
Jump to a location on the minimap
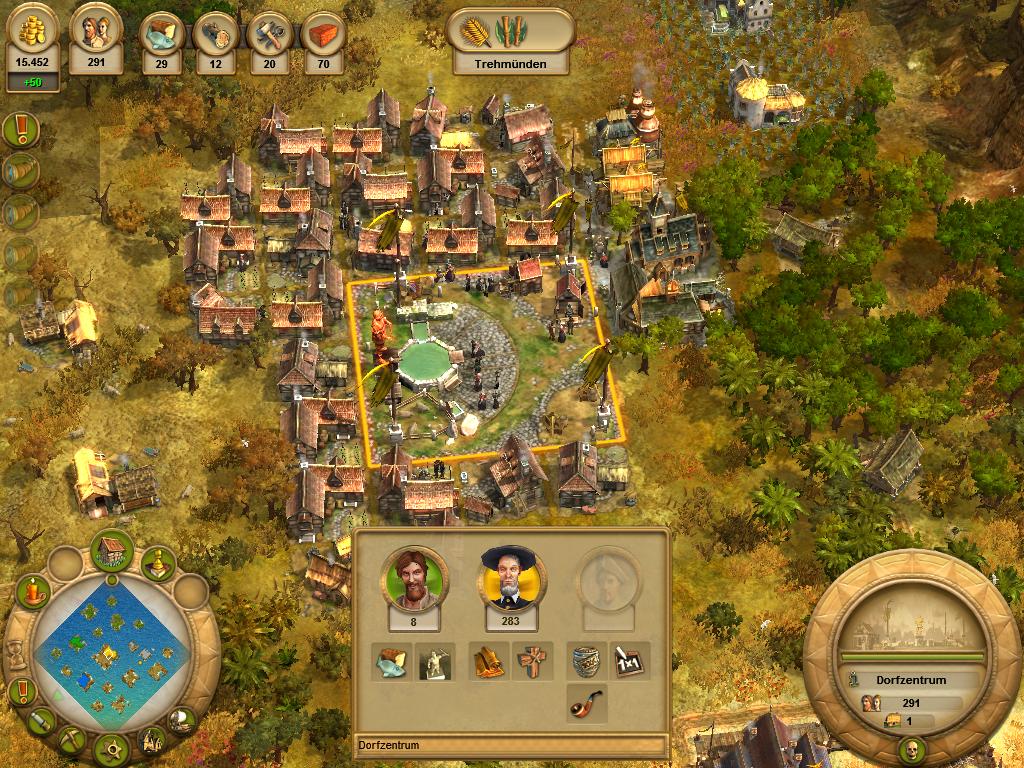[x=110, y=656]
